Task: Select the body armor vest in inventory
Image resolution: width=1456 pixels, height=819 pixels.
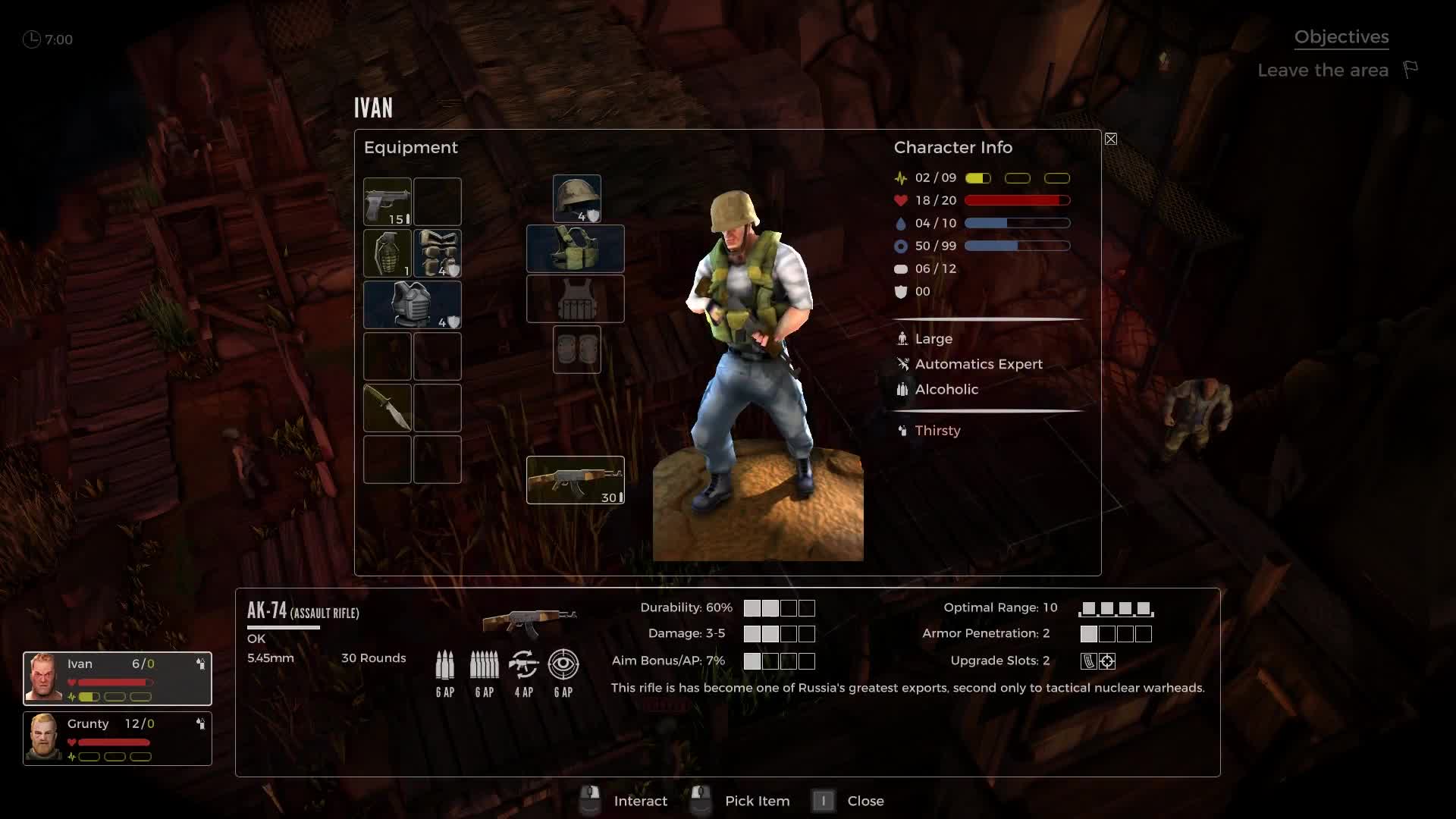Action: click(x=413, y=305)
